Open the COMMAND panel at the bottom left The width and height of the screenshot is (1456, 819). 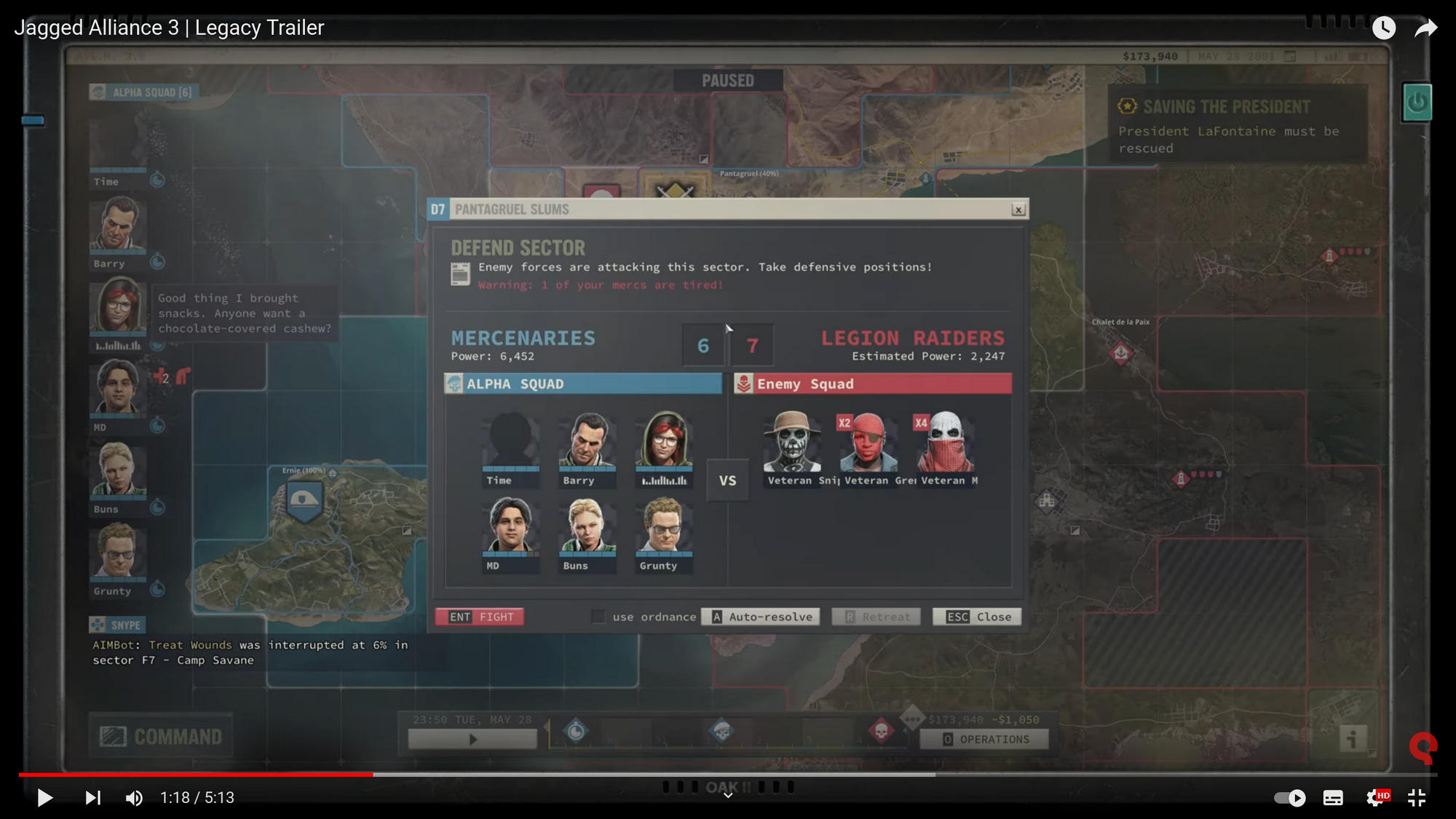(x=160, y=735)
